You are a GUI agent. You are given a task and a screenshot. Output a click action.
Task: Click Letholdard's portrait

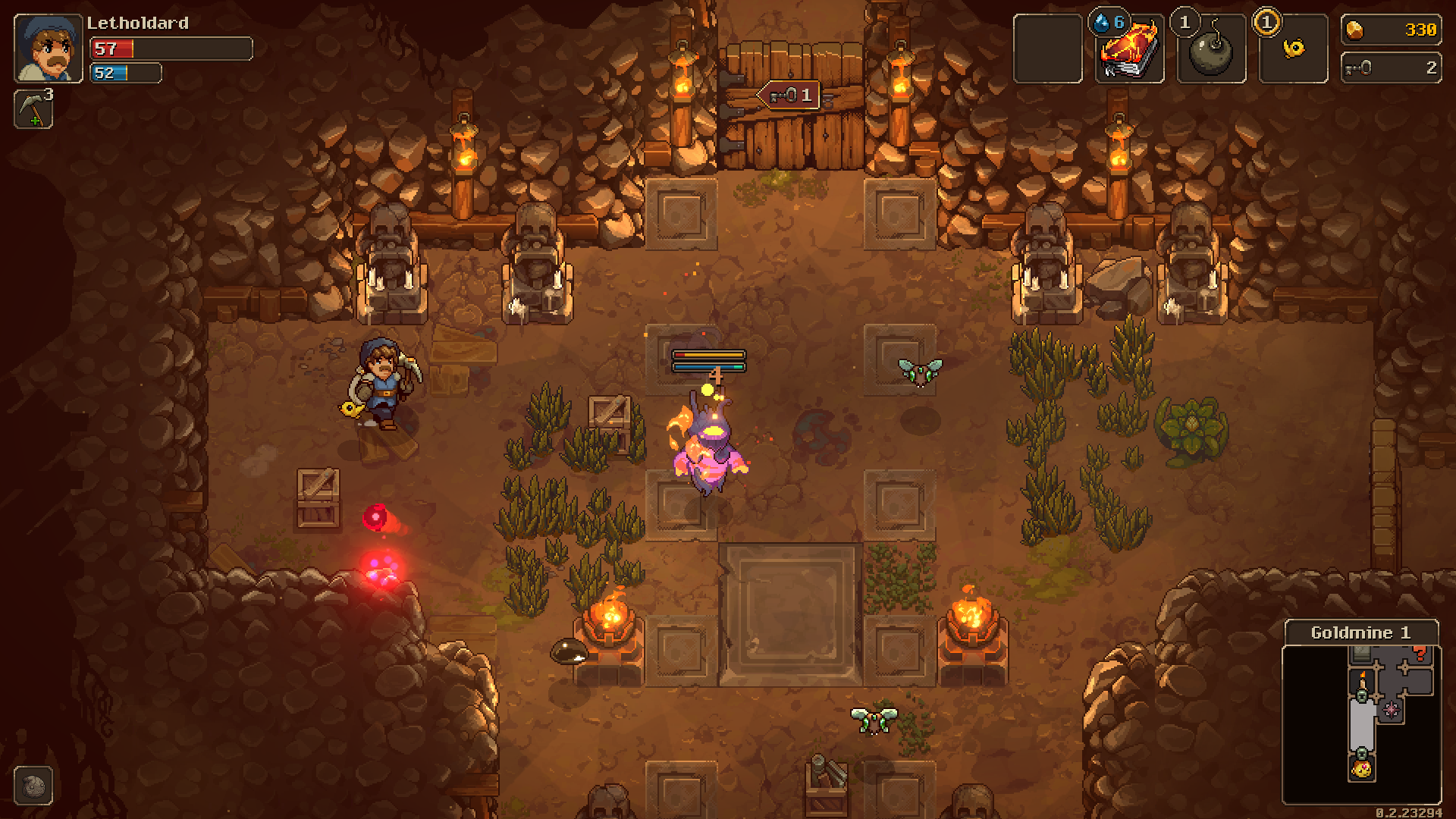tap(47, 48)
